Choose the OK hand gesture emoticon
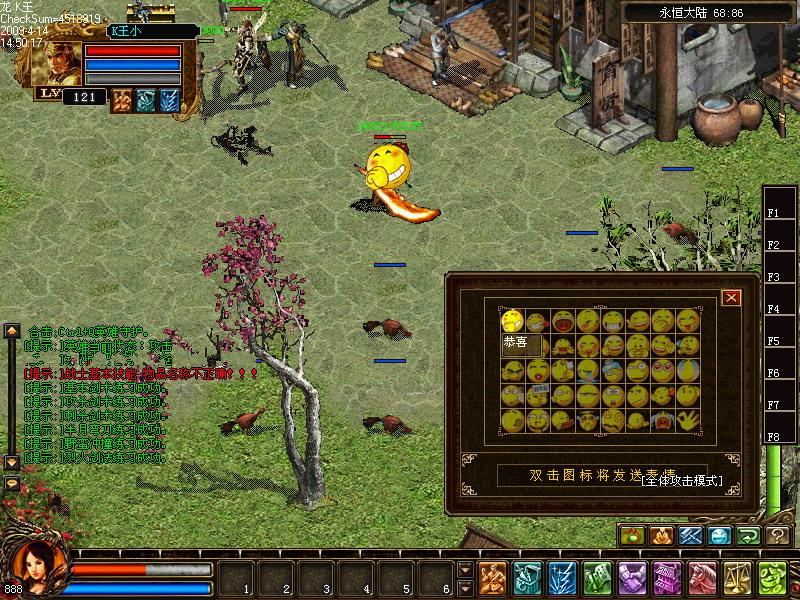 click(x=688, y=420)
